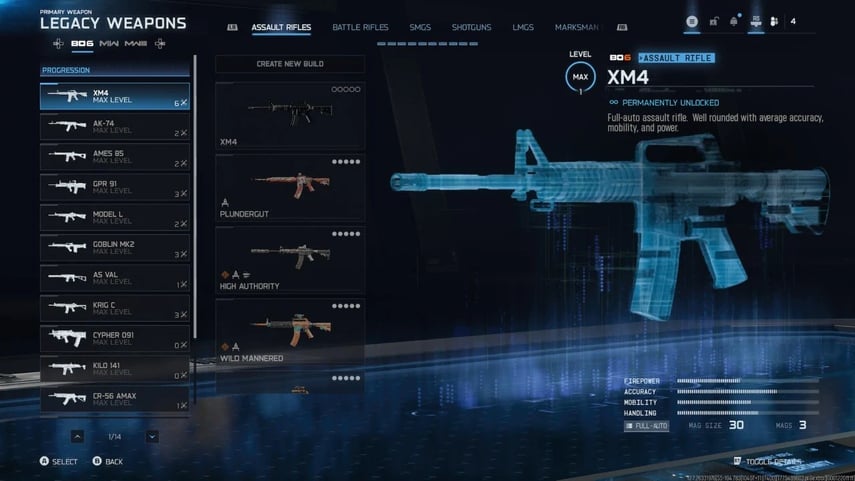Select the Goblin MK2 weapon row

coord(115,247)
